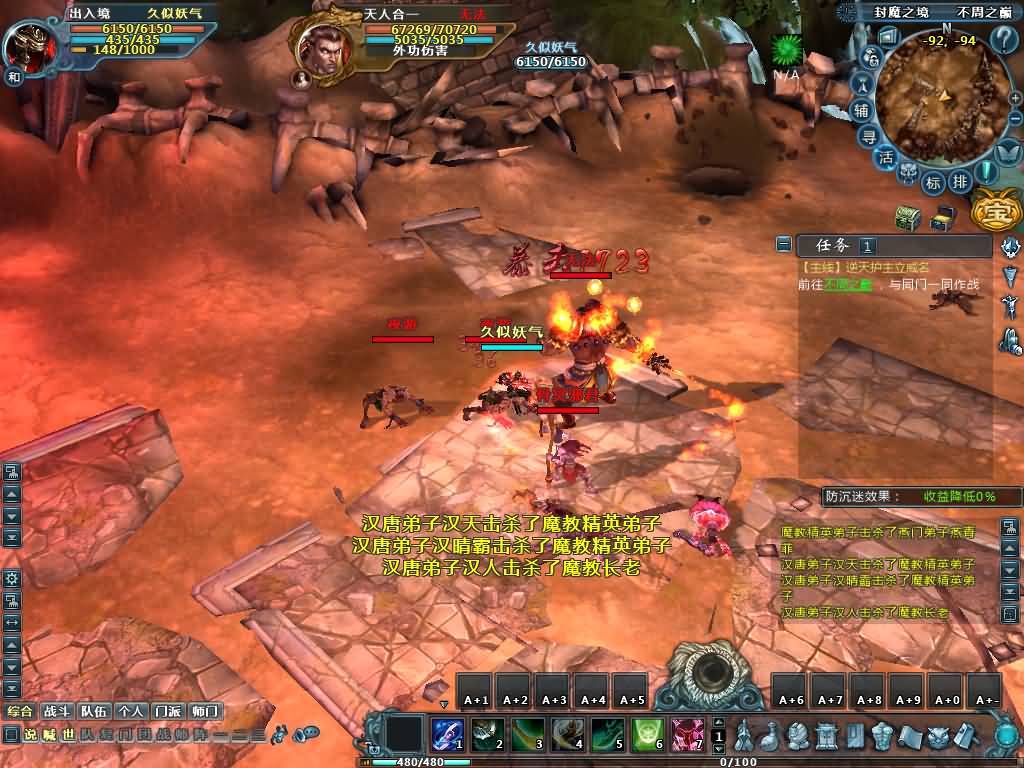Click the 排 ranking button
Image resolution: width=1024 pixels, height=768 pixels.
tap(959, 182)
